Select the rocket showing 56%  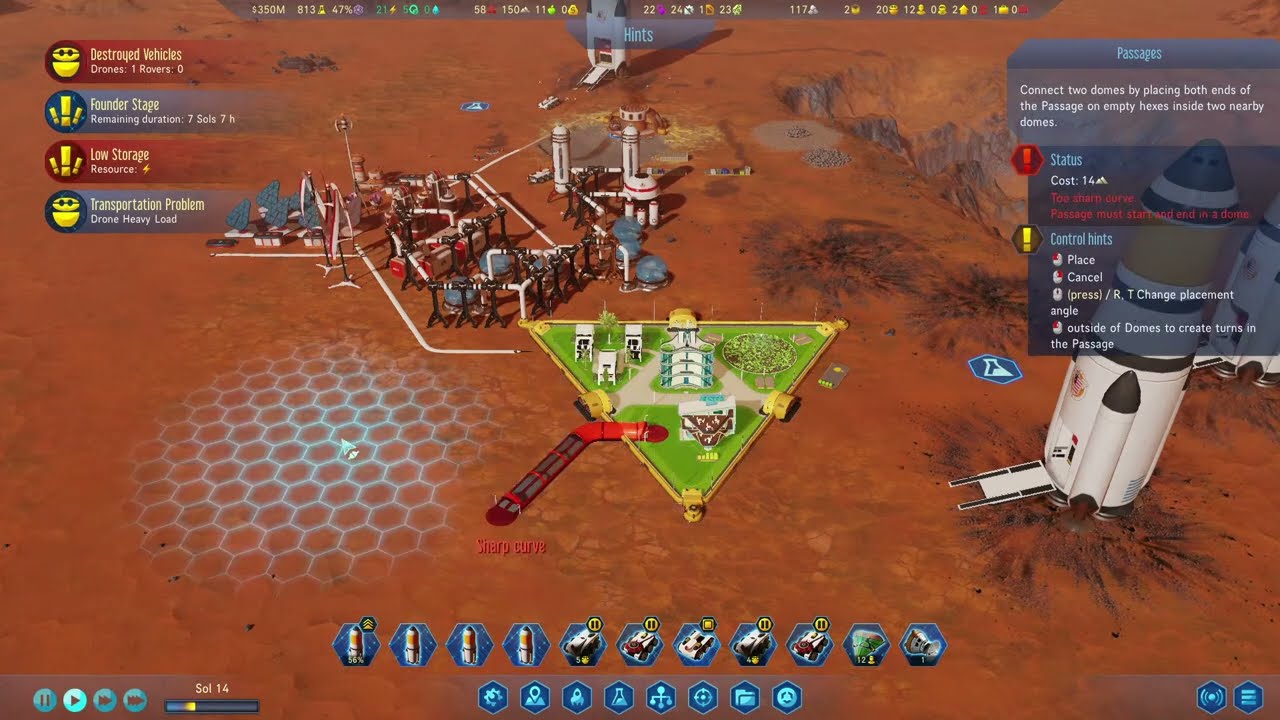click(357, 645)
